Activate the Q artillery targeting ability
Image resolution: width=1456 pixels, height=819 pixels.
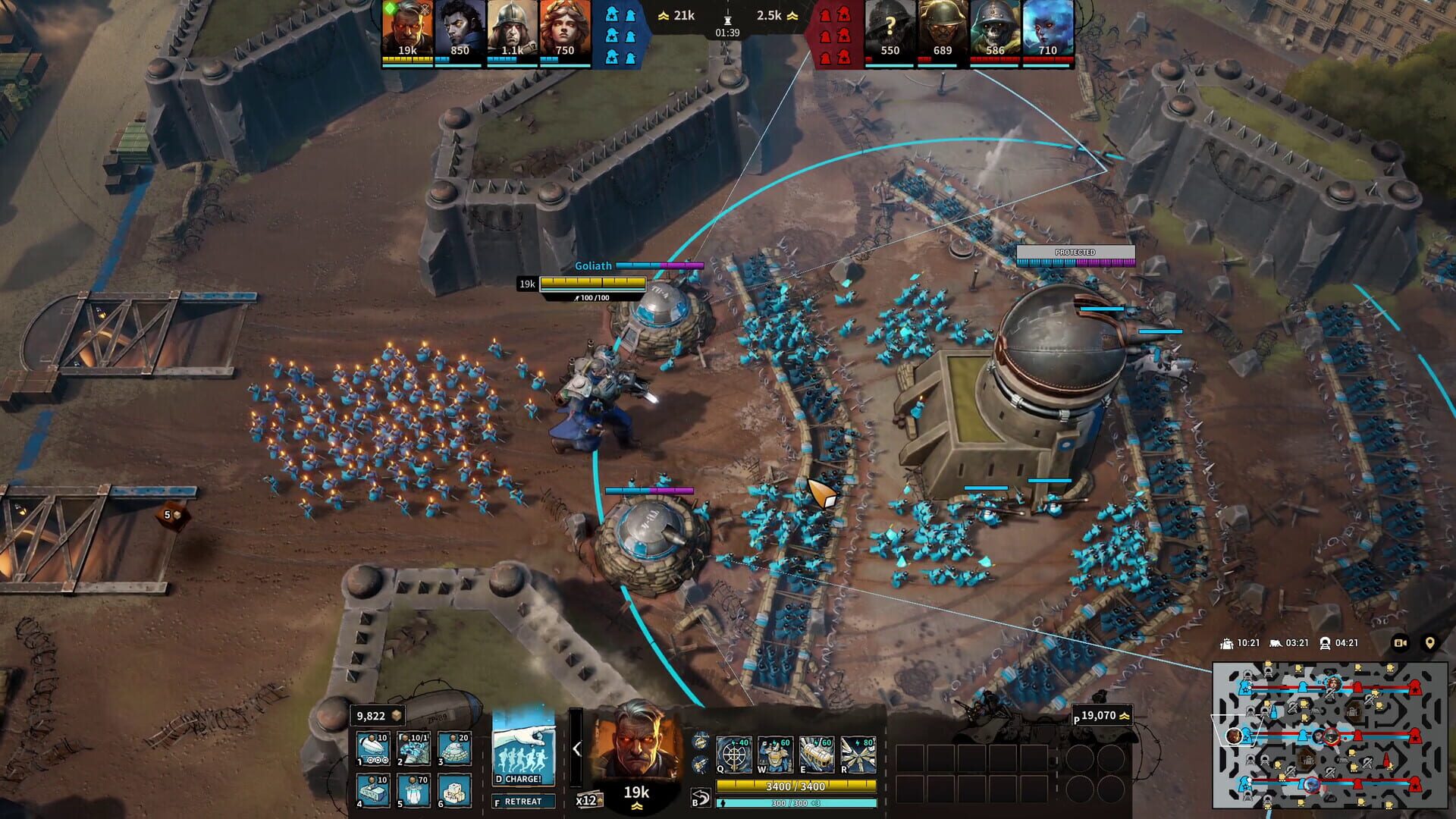733,755
